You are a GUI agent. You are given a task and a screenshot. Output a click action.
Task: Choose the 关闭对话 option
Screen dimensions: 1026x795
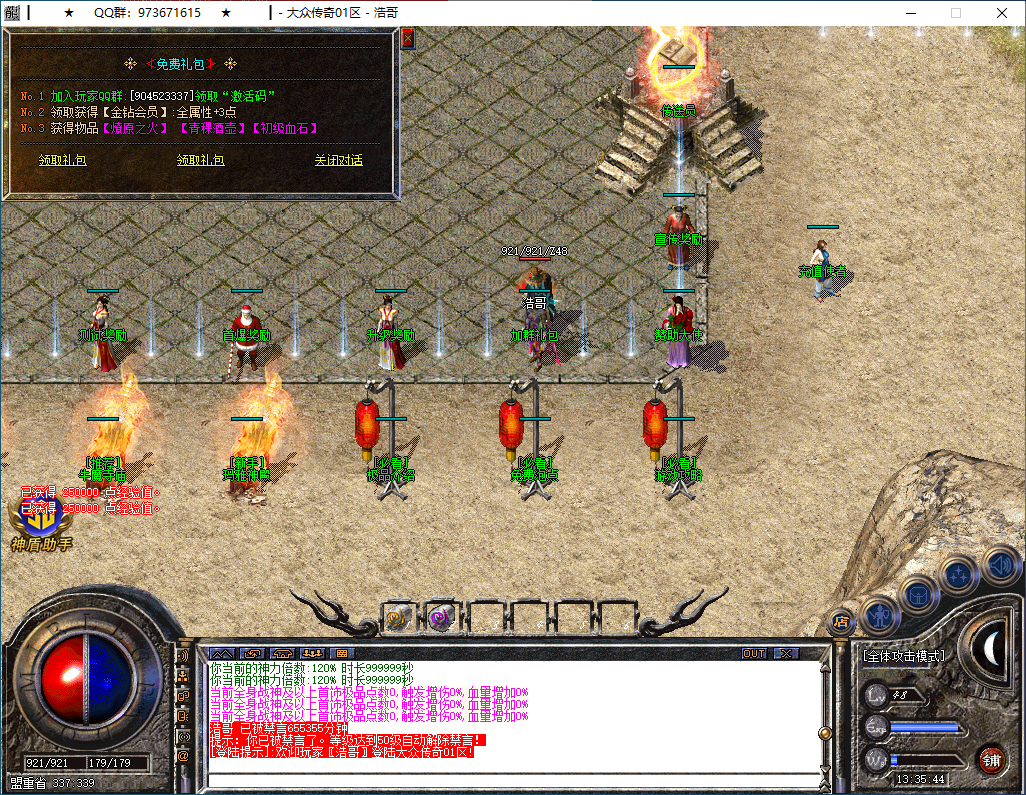pyautogui.click(x=338, y=160)
